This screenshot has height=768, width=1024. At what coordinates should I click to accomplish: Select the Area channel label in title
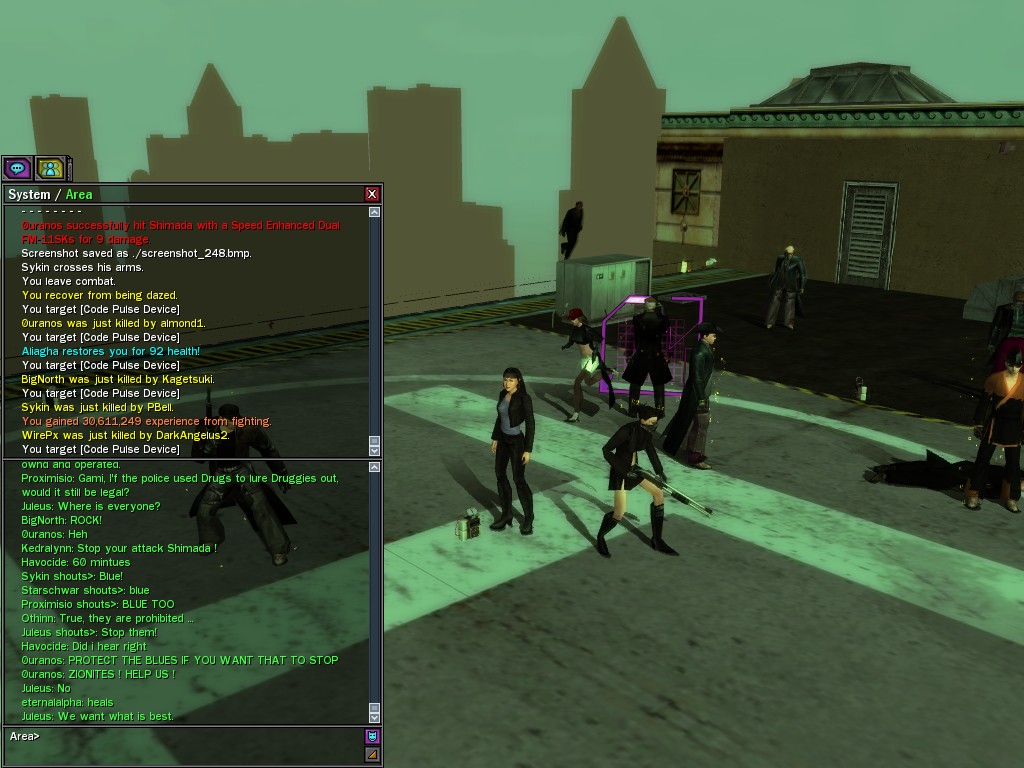coord(79,194)
